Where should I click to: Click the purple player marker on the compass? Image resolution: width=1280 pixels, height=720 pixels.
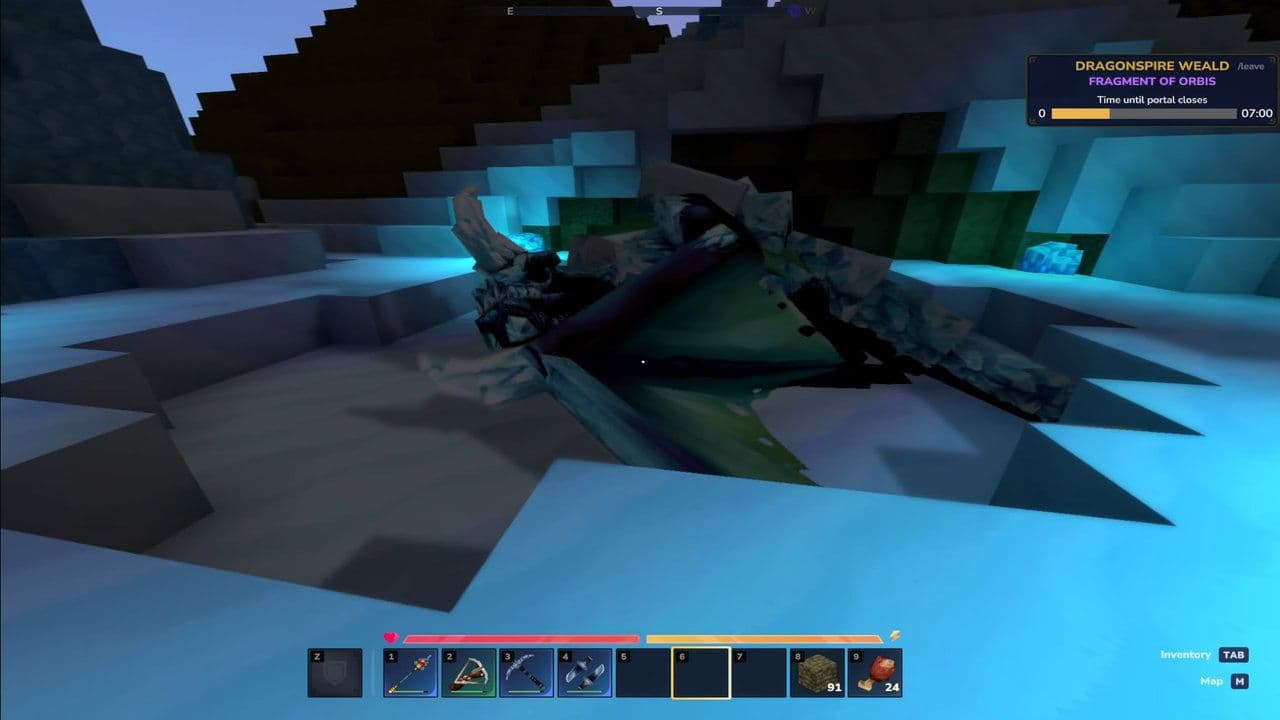click(795, 11)
